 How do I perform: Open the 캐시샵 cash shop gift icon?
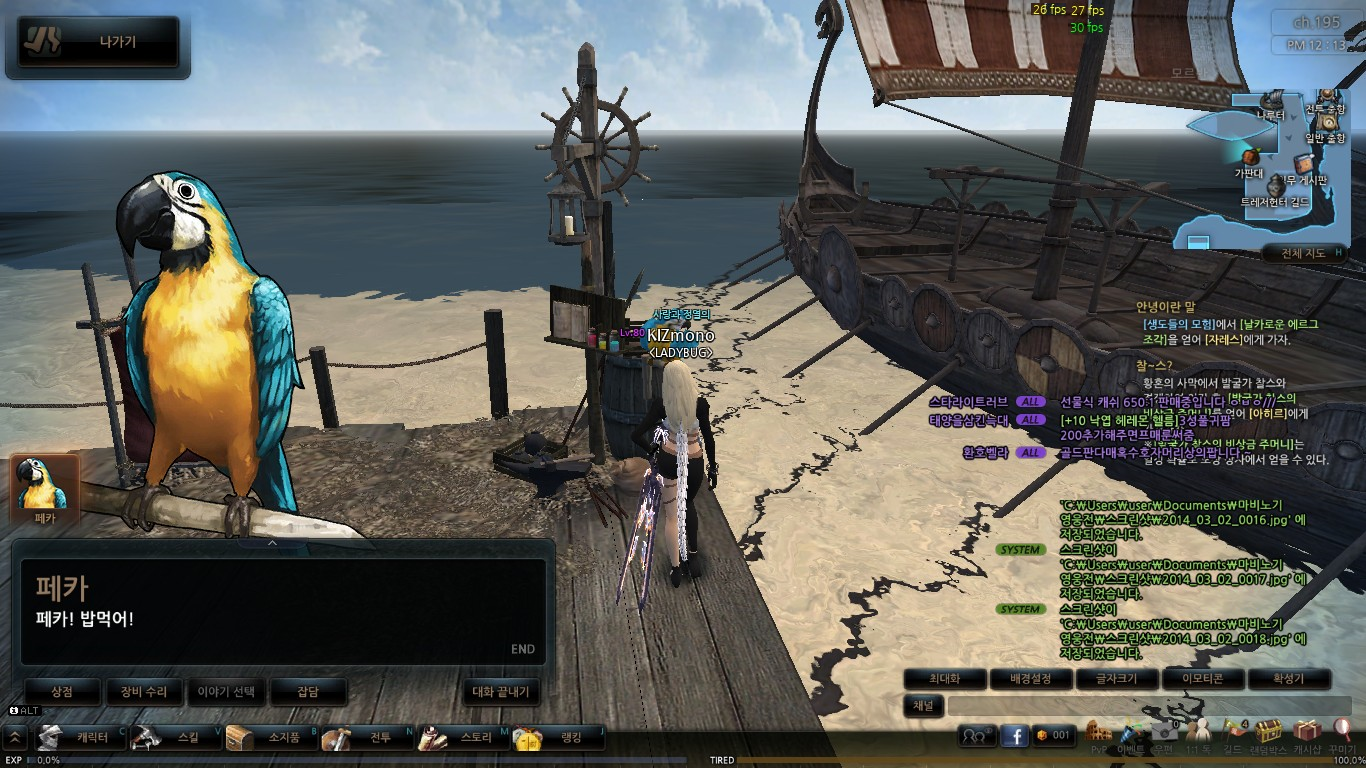pyautogui.click(x=1306, y=733)
